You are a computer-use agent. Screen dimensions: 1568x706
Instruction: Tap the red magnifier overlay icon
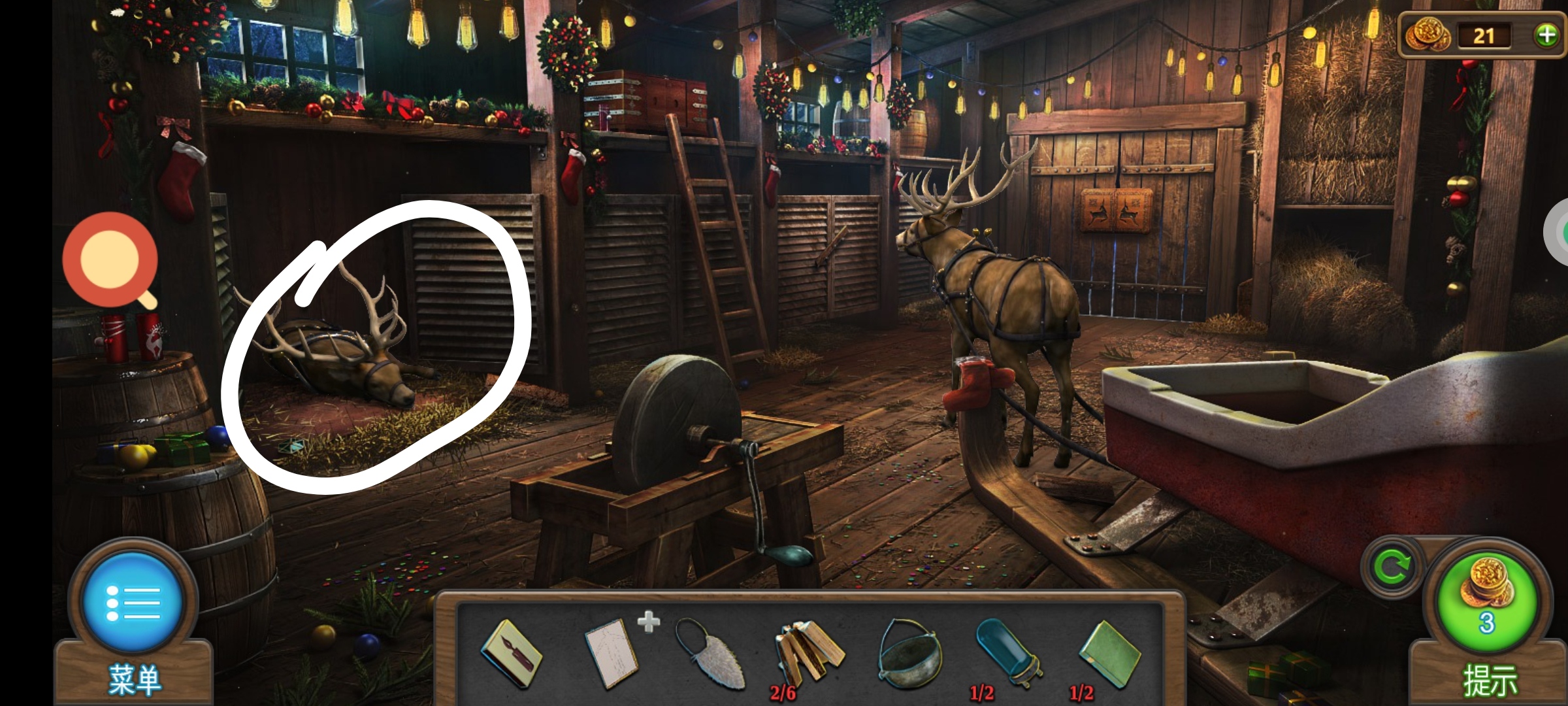(x=110, y=260)
